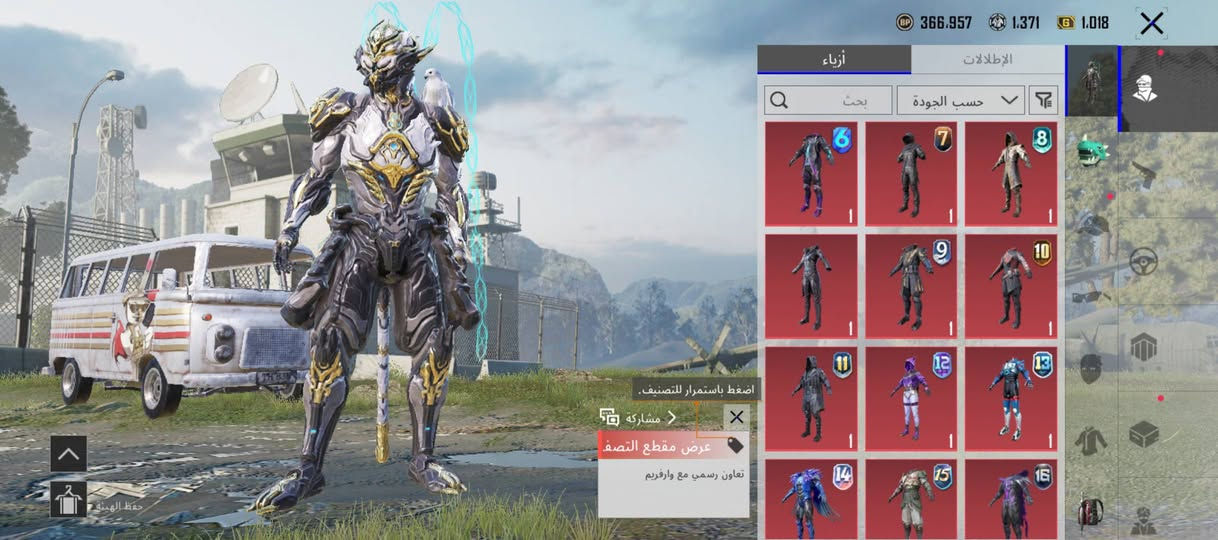Click the بحث search field
Image resolution: width=1218 pixels, height=540 pixels.
tap(828, 100)
